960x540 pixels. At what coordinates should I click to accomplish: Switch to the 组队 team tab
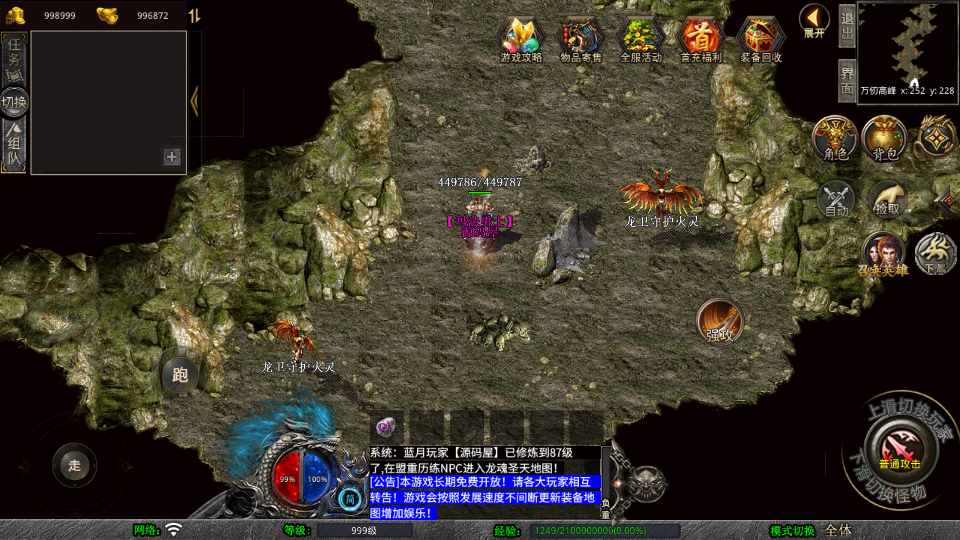tap(14, 146)
